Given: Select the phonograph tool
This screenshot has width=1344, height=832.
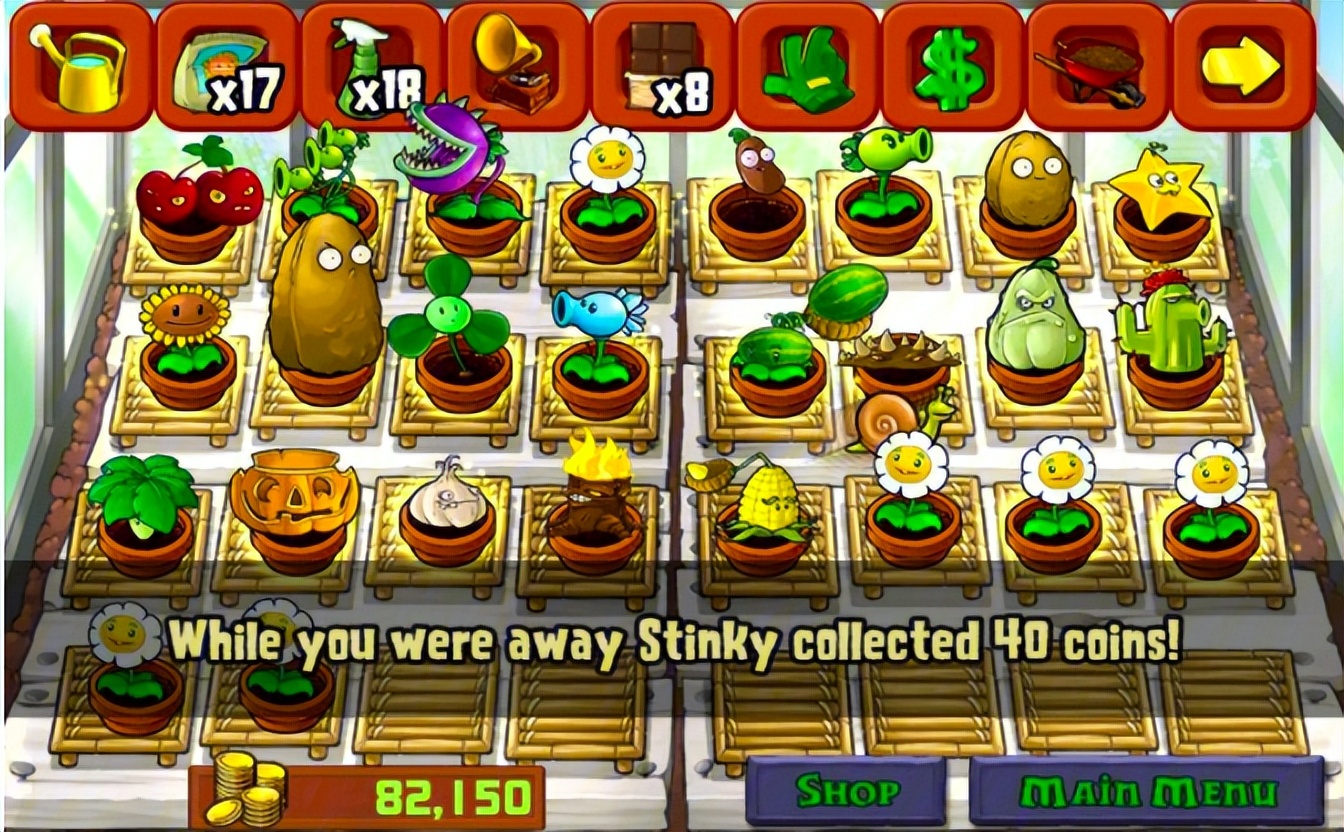Looking at the screenshot, I should (x=517, y=66).
